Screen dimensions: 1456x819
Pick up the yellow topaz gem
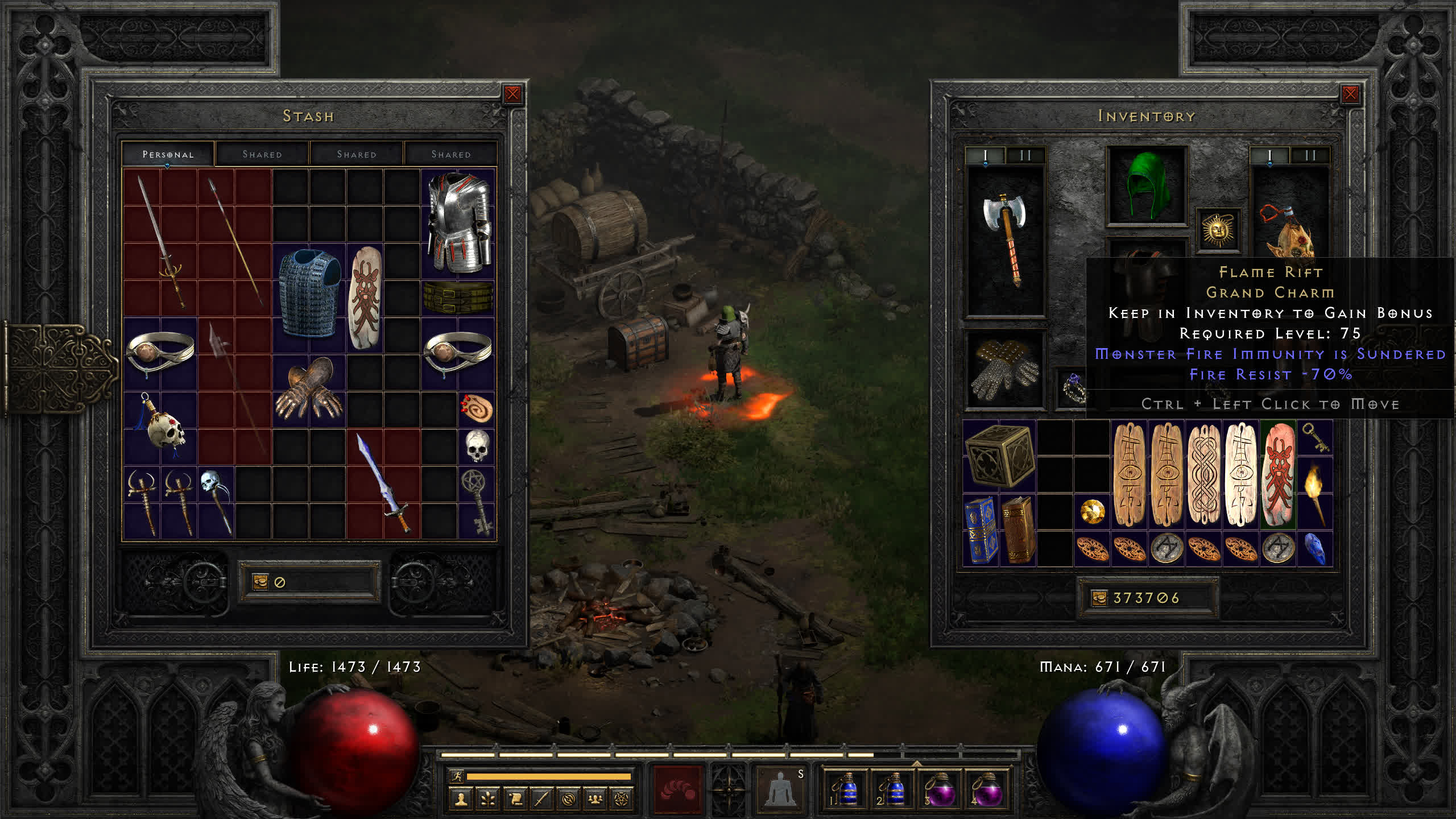click(x=1092, y=511)
